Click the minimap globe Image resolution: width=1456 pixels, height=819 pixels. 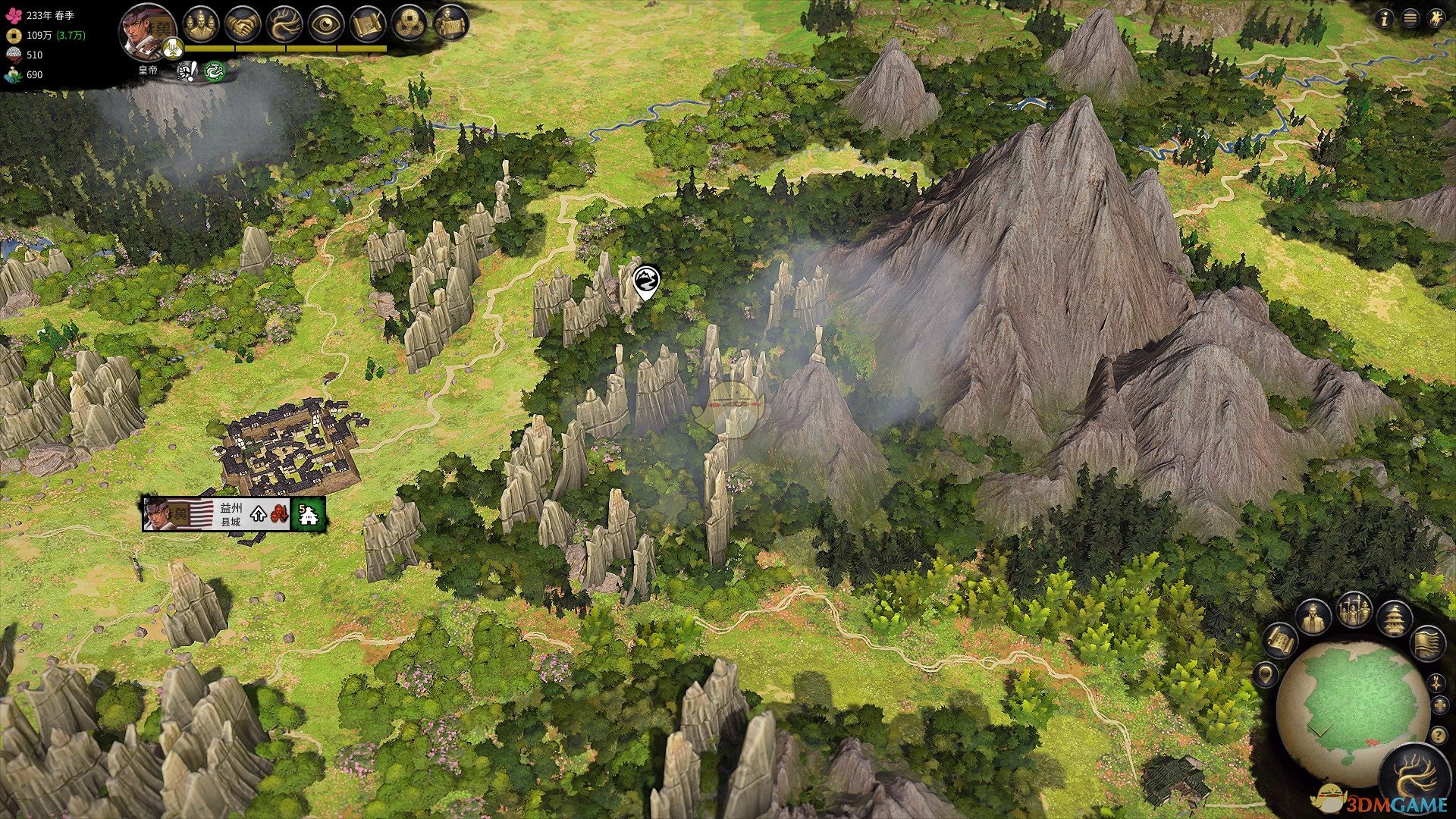[1353, 707]
